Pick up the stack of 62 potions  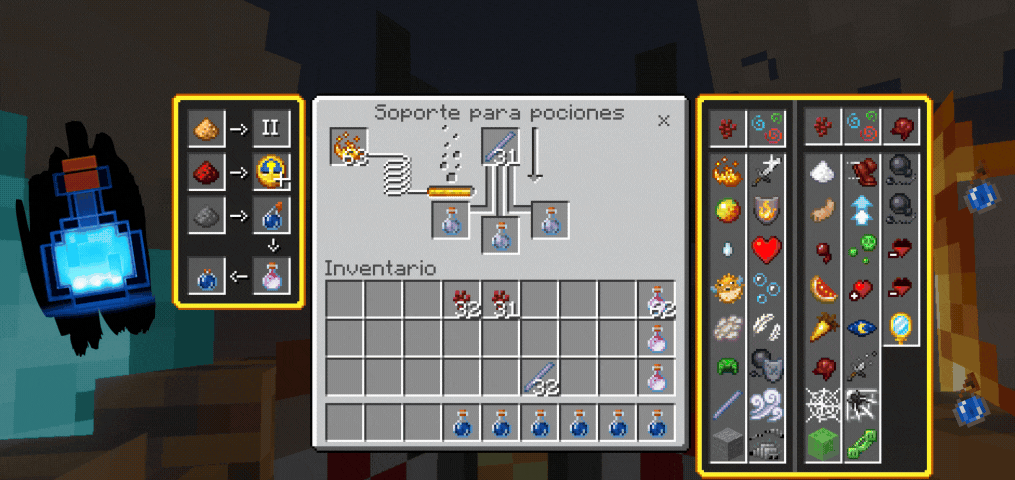coord(657,300)
